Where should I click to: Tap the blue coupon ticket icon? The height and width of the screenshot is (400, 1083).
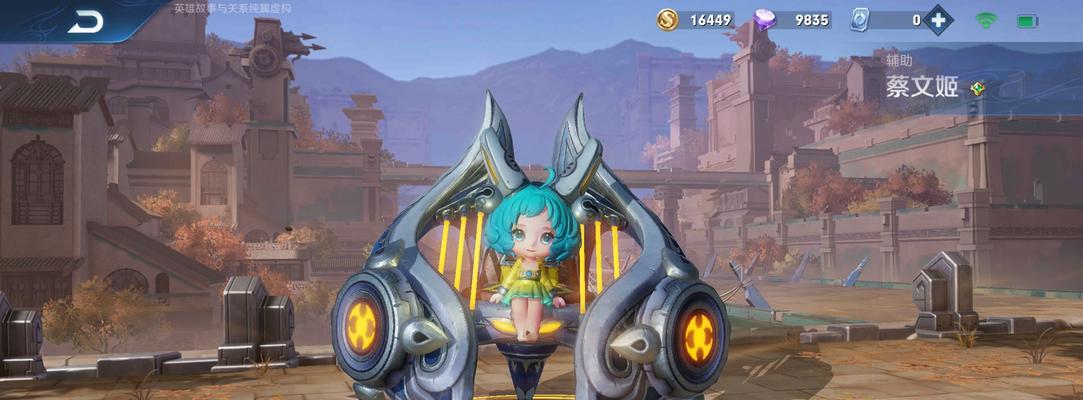click(861, 19)
